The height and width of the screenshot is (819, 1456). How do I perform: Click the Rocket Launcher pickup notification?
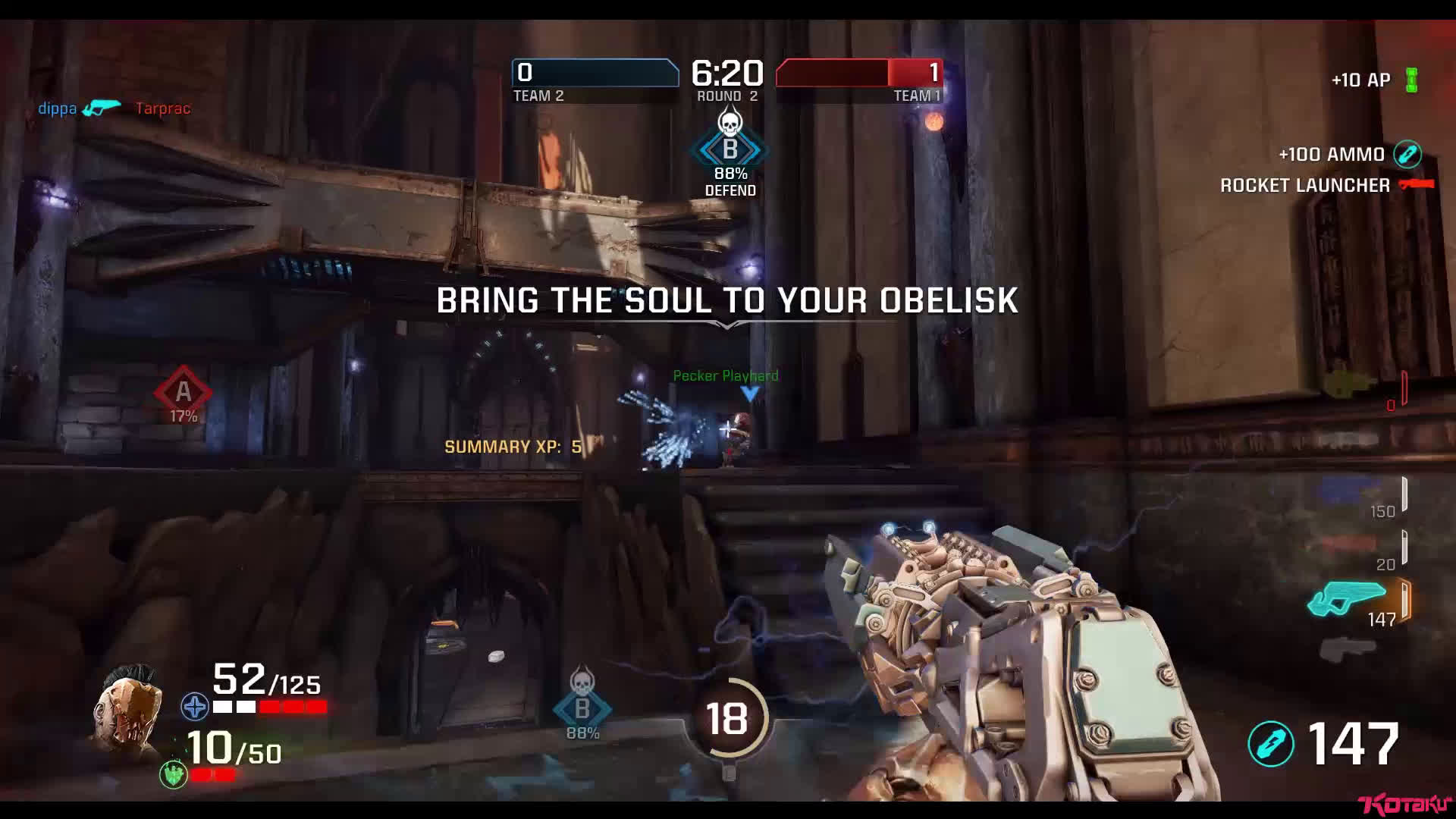tap(1304, 186)
